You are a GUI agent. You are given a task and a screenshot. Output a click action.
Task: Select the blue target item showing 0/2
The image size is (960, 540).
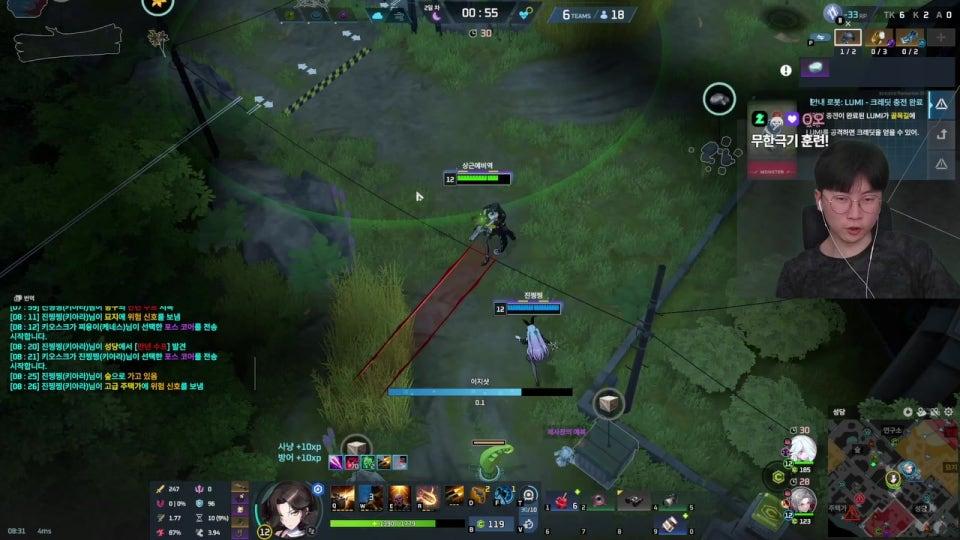(909, 38)
